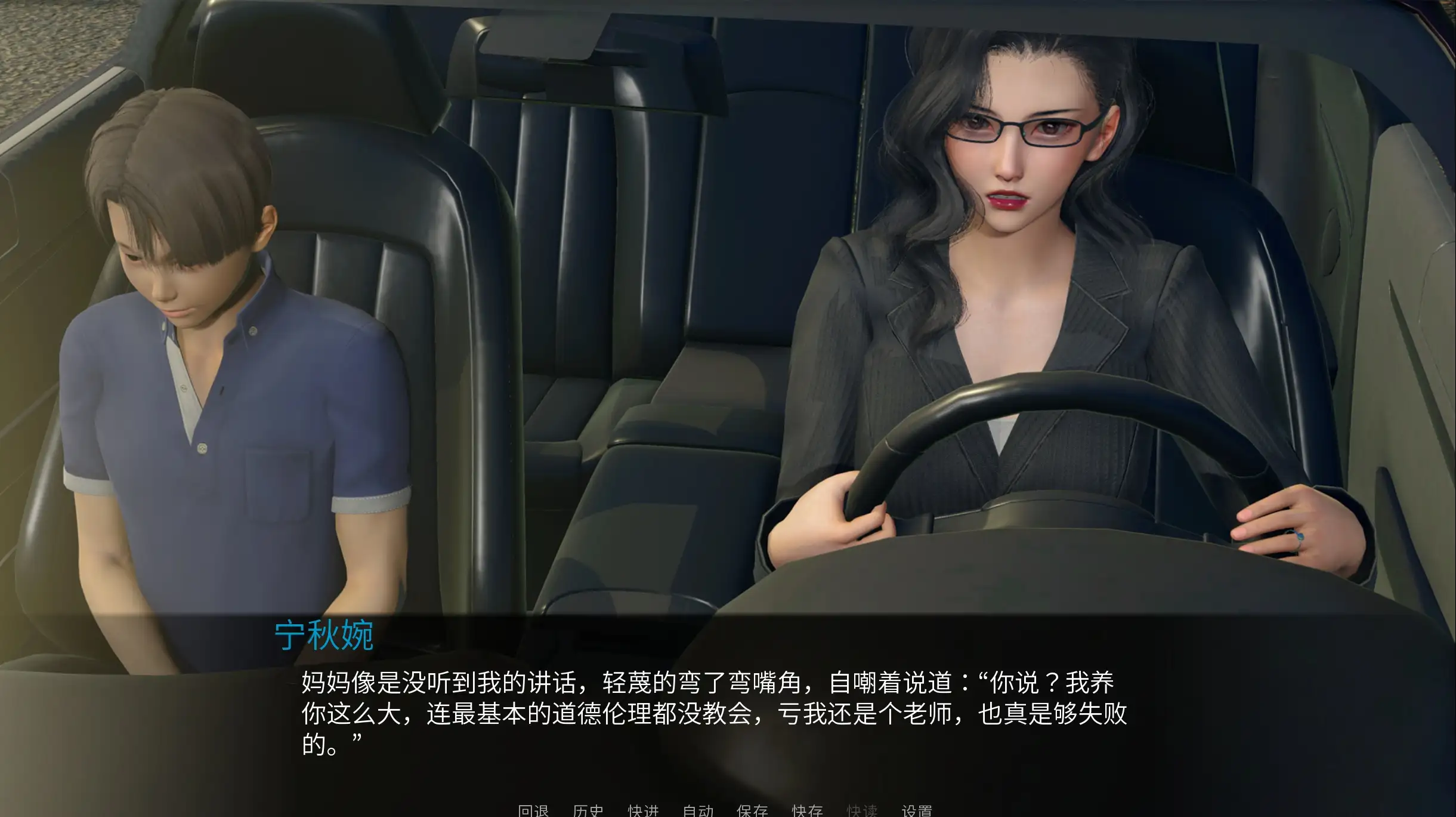Viewport: 1456px width, 817px height.
Task: Open the 设置 settings menu
Action: pos(917,810)
